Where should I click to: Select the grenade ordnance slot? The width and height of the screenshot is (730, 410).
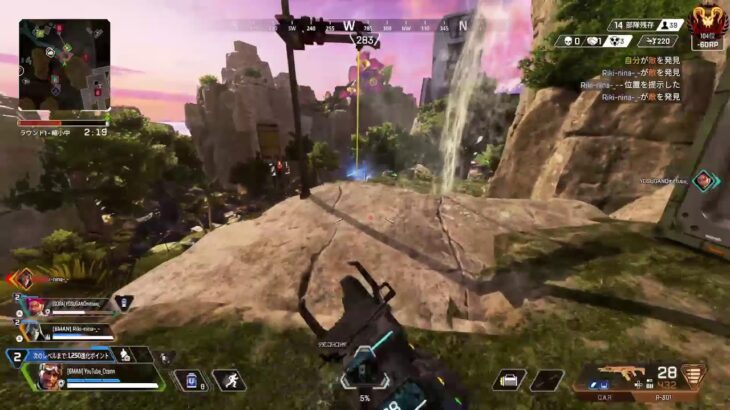point(546,380)
